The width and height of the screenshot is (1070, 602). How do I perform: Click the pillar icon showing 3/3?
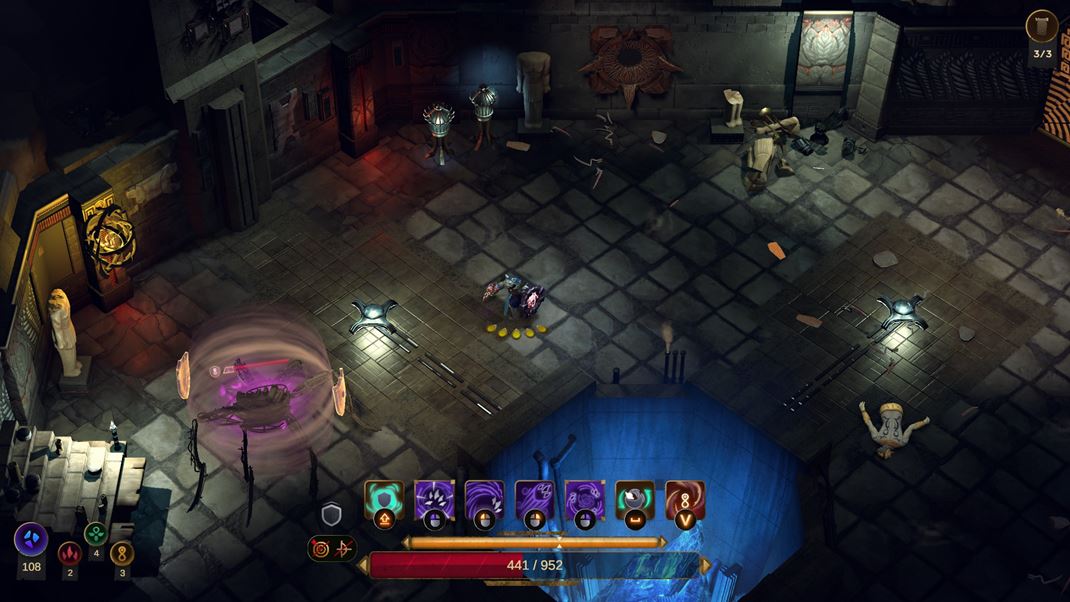(1042, 26)
